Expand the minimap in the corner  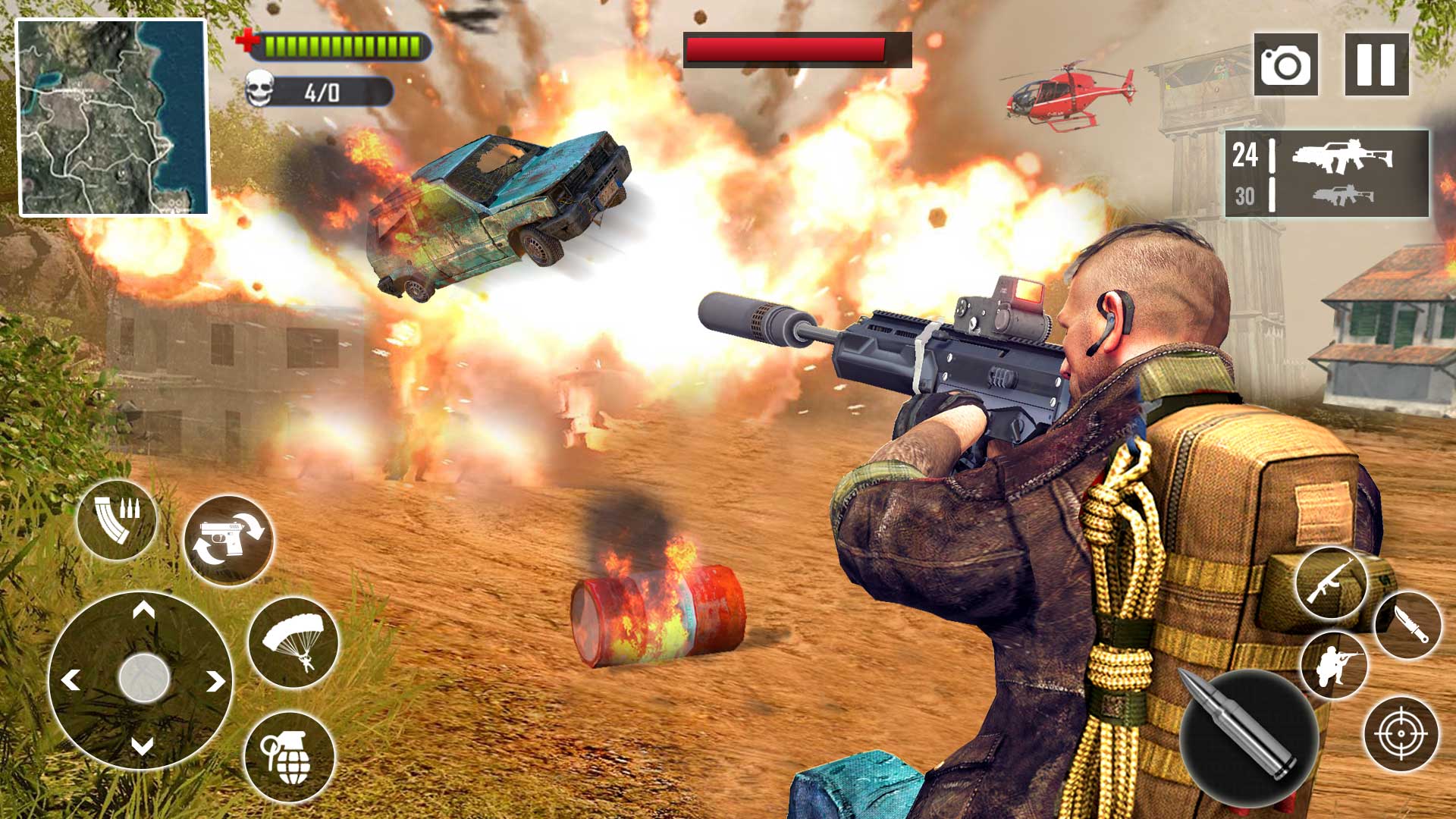click(114, 118)
